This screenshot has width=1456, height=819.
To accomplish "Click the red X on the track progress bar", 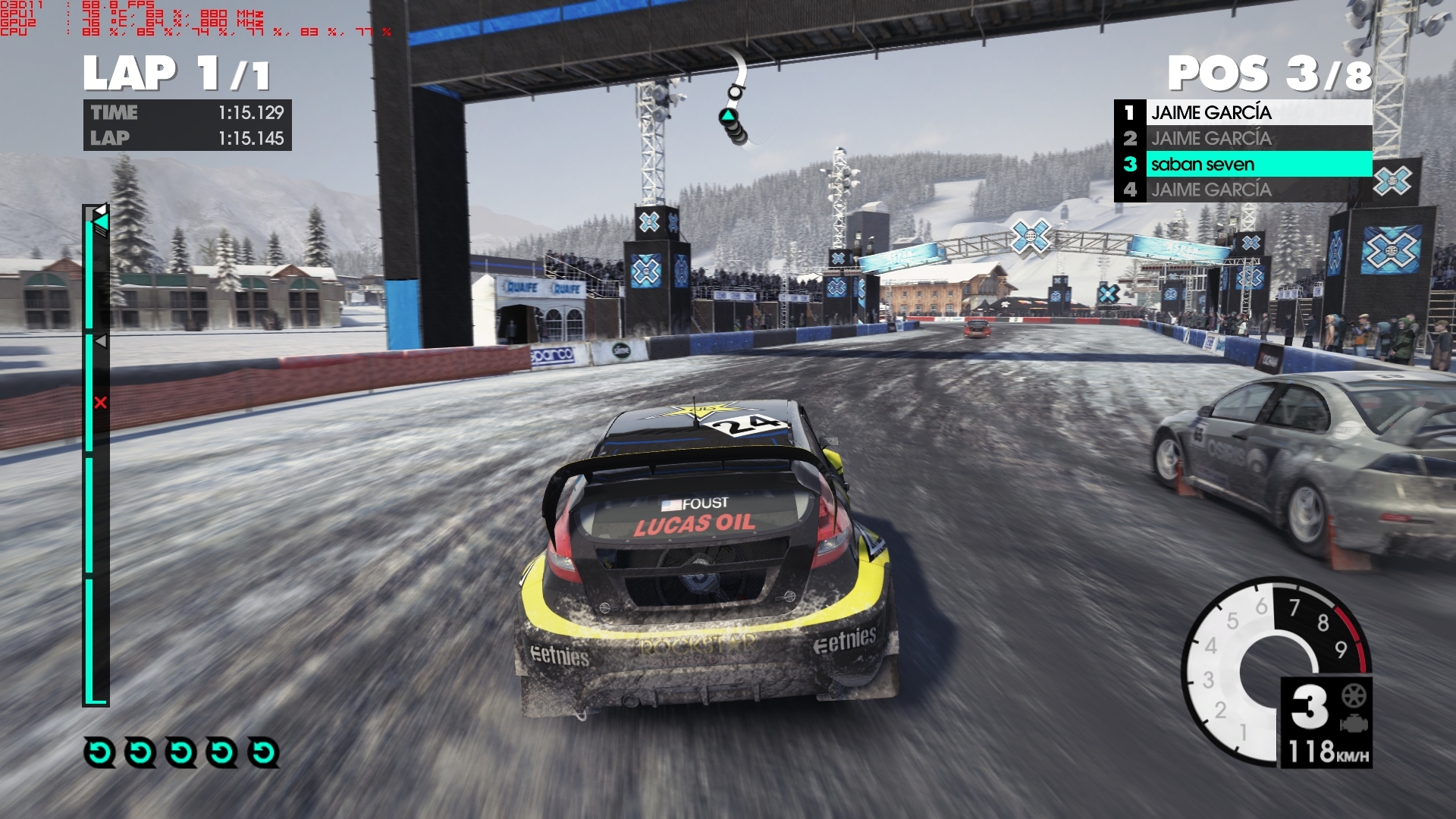I will click(x=100, y=403).
